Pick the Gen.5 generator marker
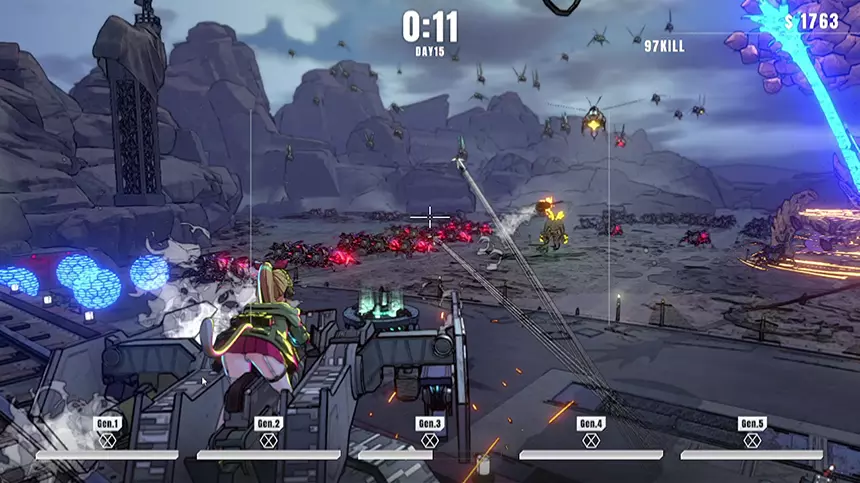The height and width of the screenshot is (483, 860). tap(752, 432)
